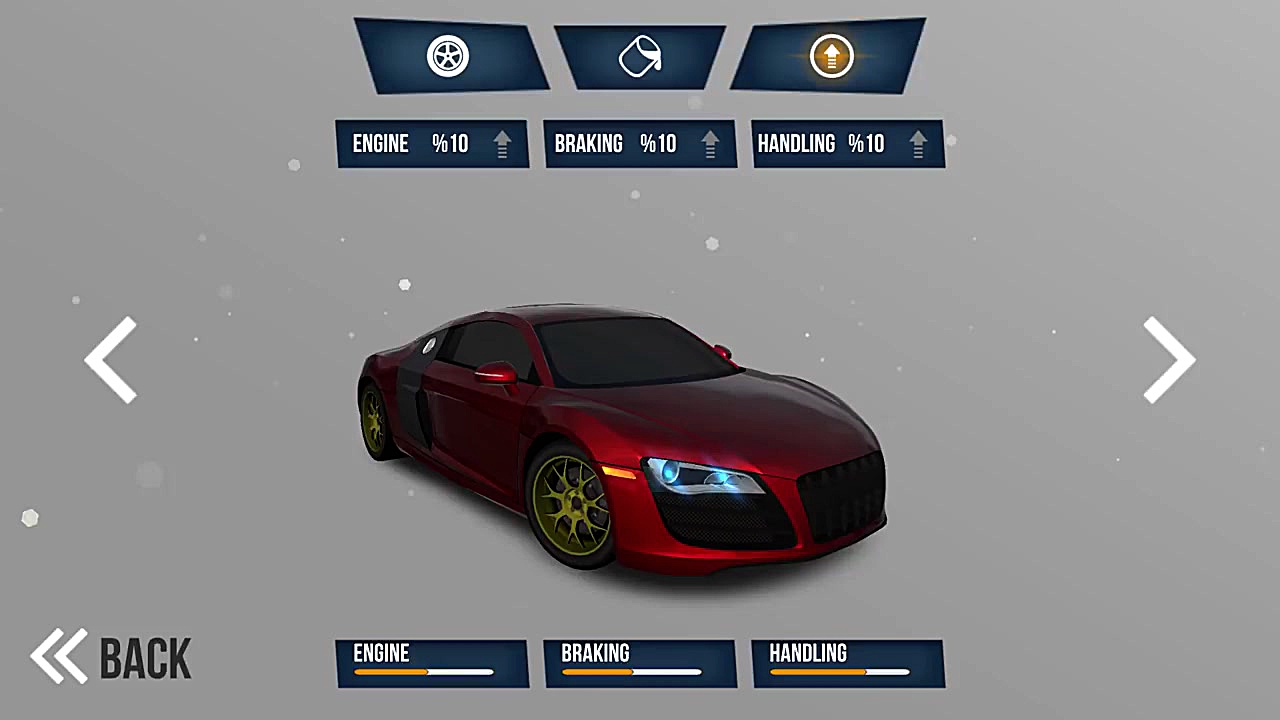Click the Engine upgrade arrow icon
This screenshot has height=720, width=1280.
coord(503,143)
